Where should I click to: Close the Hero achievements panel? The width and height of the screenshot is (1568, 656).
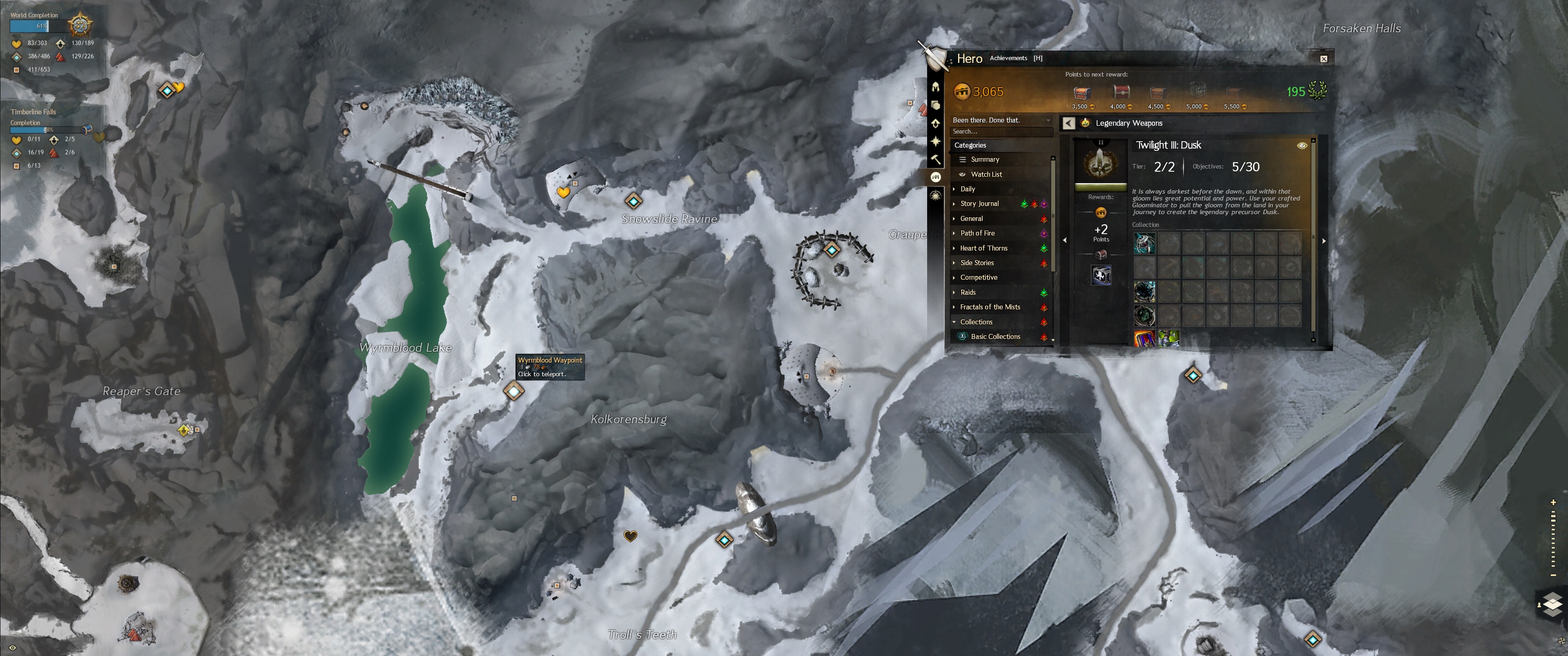pos(1323,59)
